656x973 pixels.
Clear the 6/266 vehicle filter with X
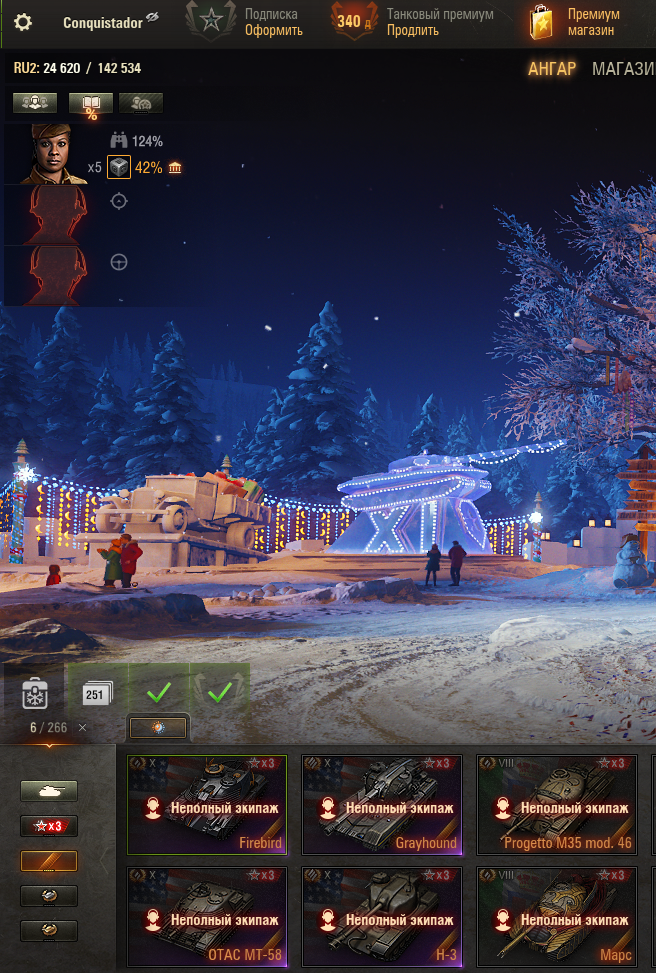click(x=83, y=728)
